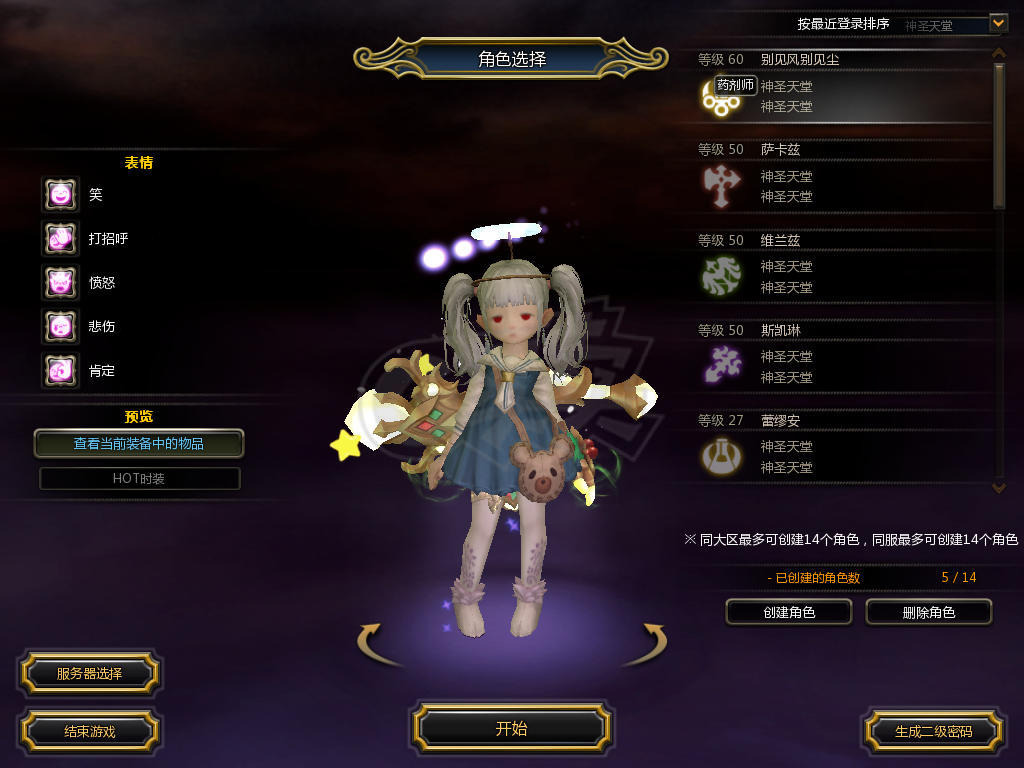Open 服务器选择 server selection

point(89,673)
